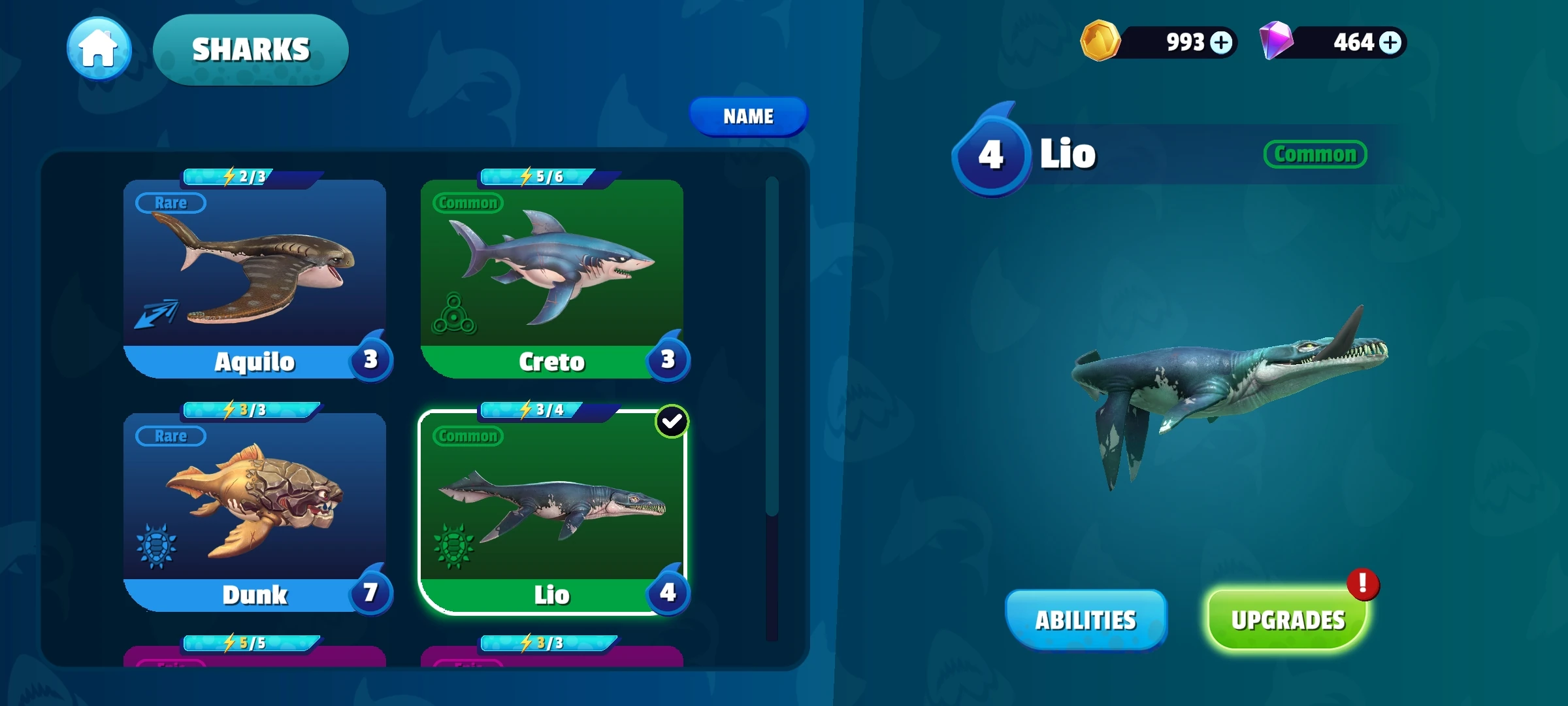Open the NAME sorting dropdown
The height and width of the screenshot is (706, 1568).
pyautogui.click(x=749, y=116)
